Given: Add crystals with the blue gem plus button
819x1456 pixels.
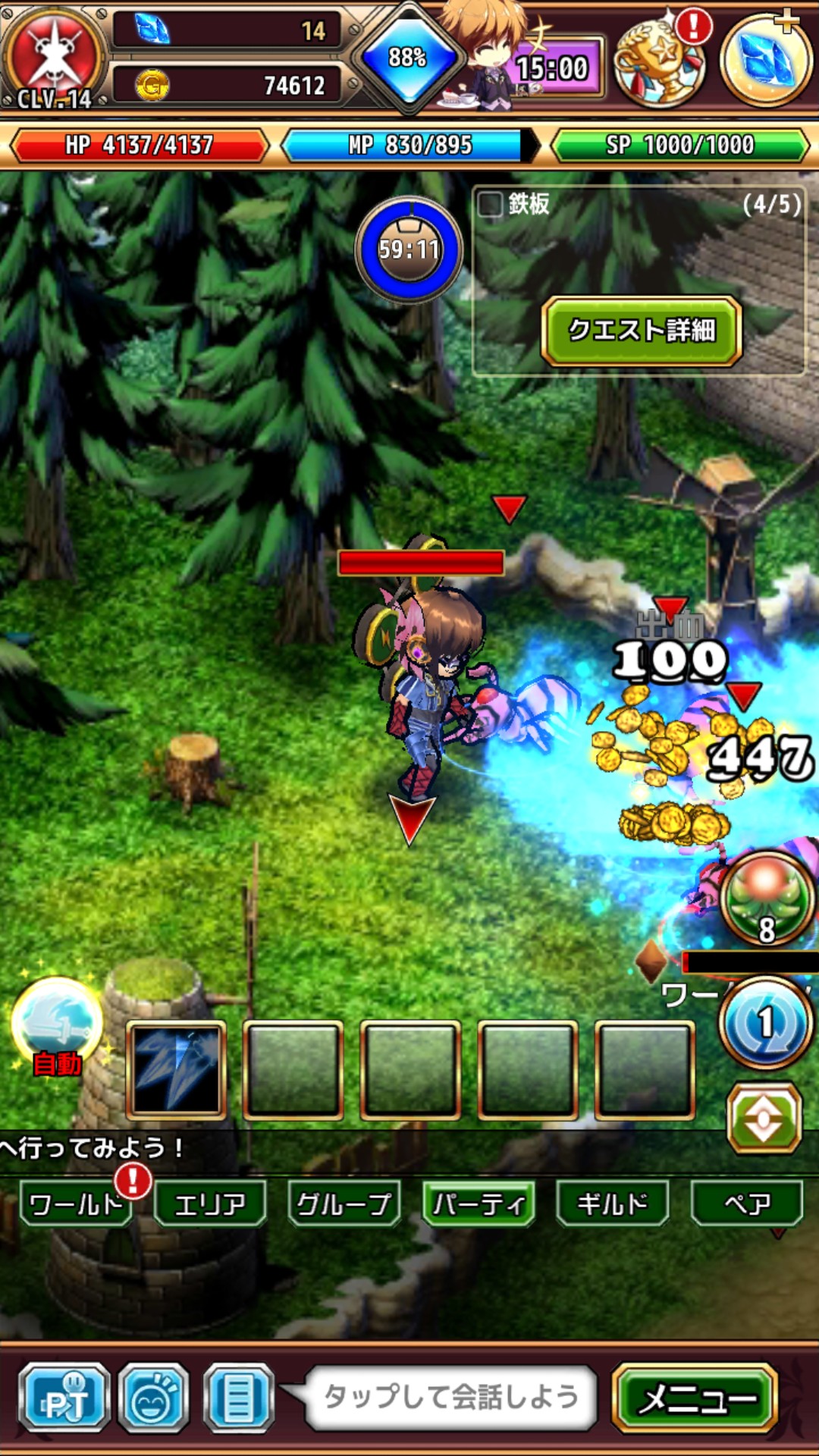Looking at the screenshot, I should [x=766, y=59].
